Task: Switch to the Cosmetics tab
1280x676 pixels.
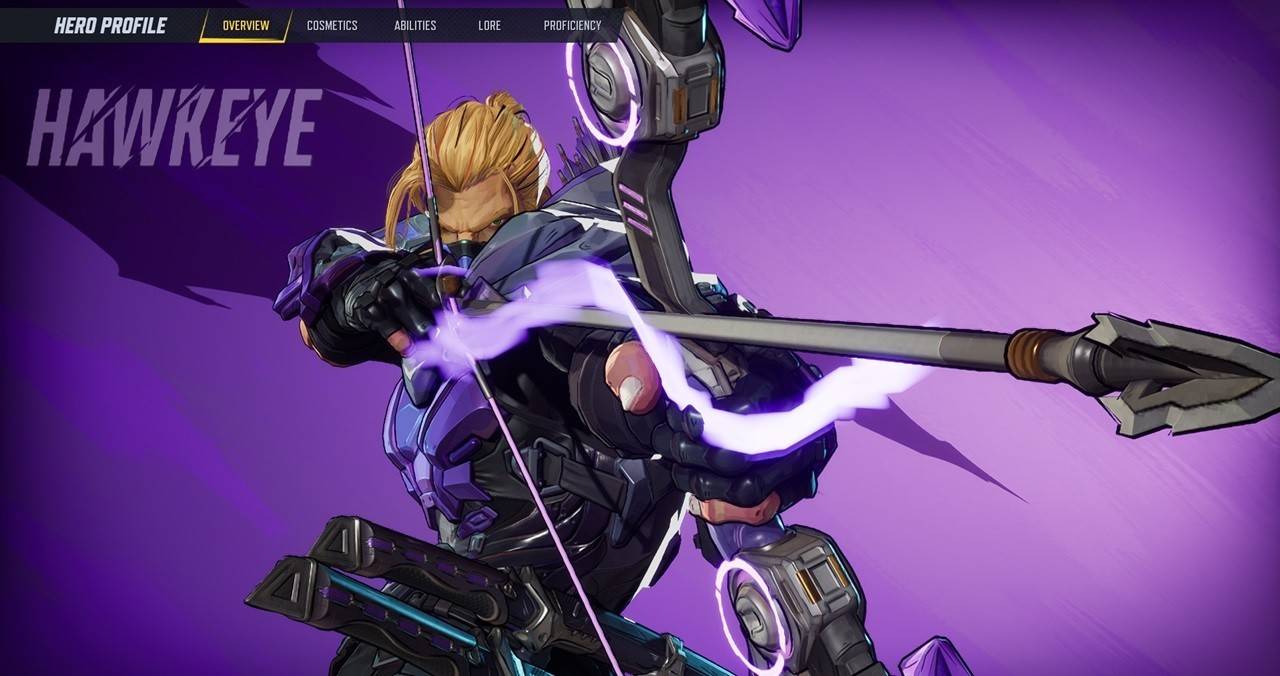Action: 332,25
